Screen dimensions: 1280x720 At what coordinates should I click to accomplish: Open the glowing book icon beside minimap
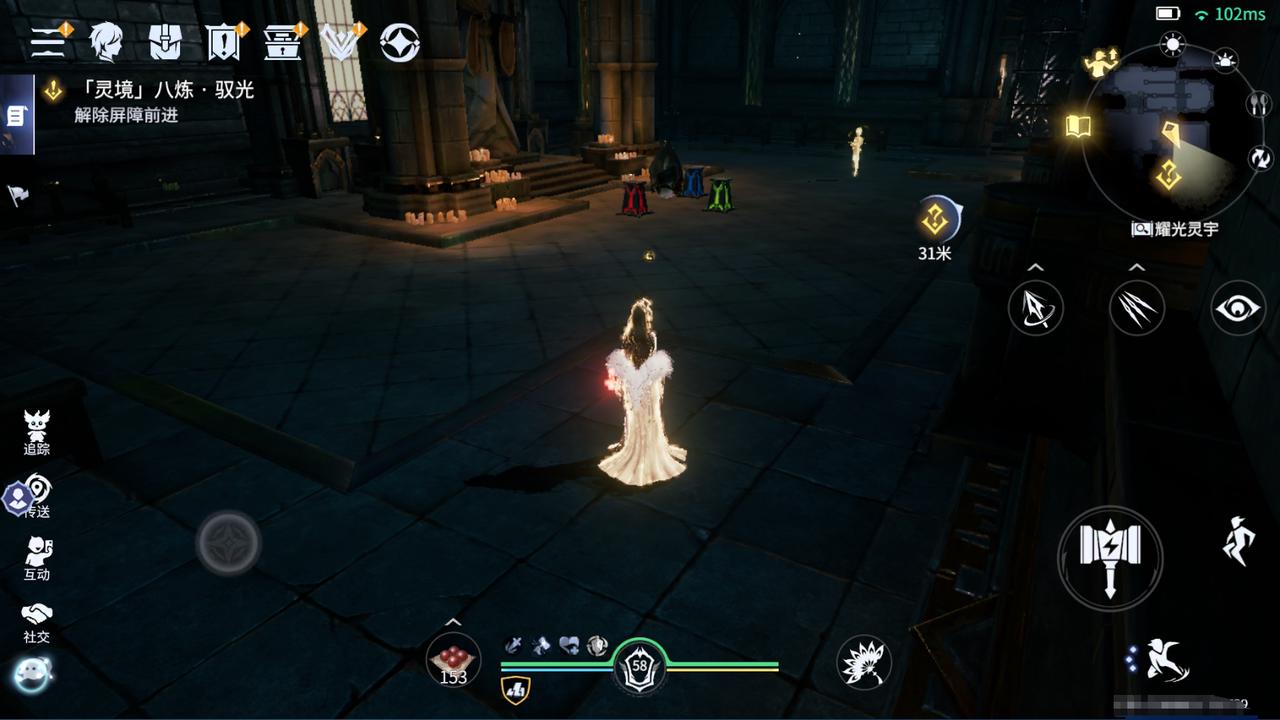1078,127
